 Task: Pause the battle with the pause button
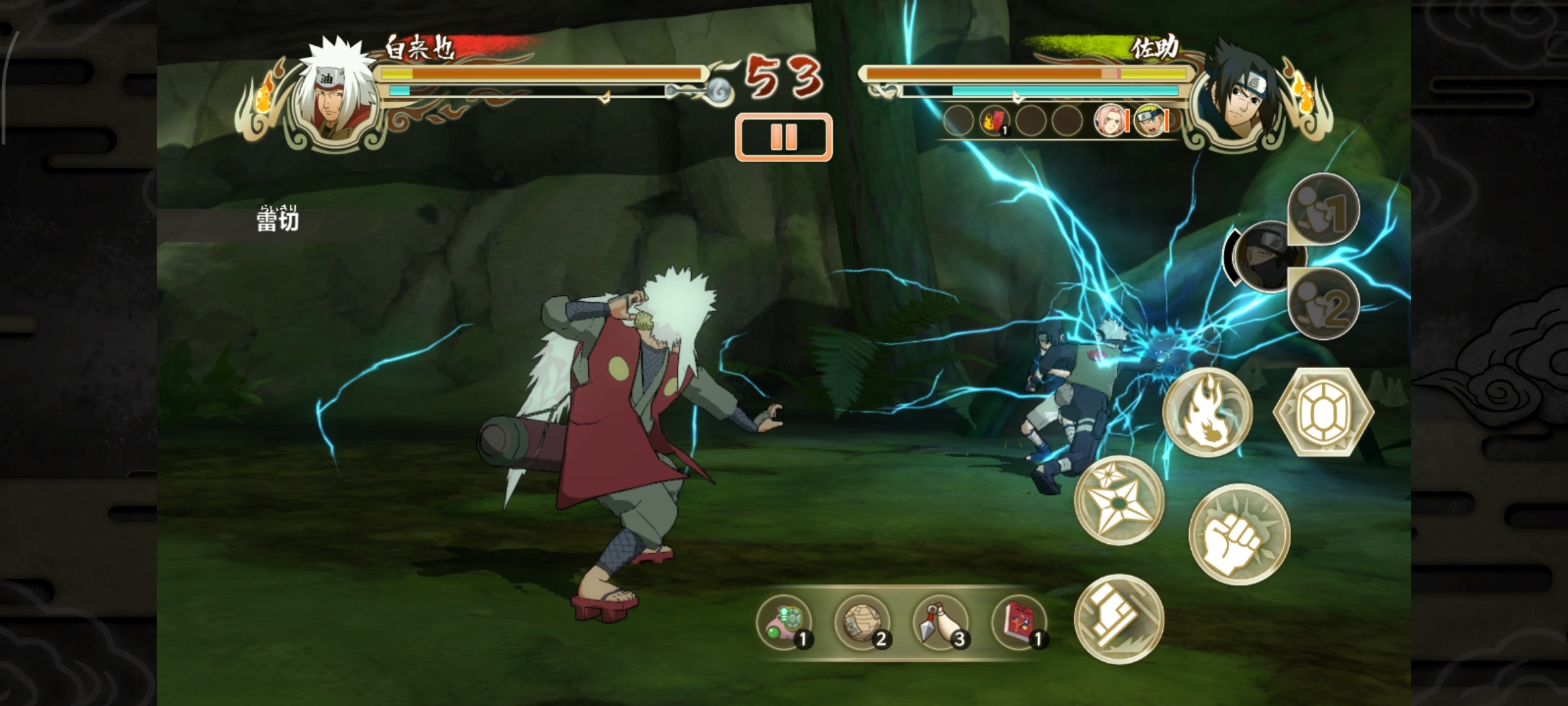click(x=783, y=137)
